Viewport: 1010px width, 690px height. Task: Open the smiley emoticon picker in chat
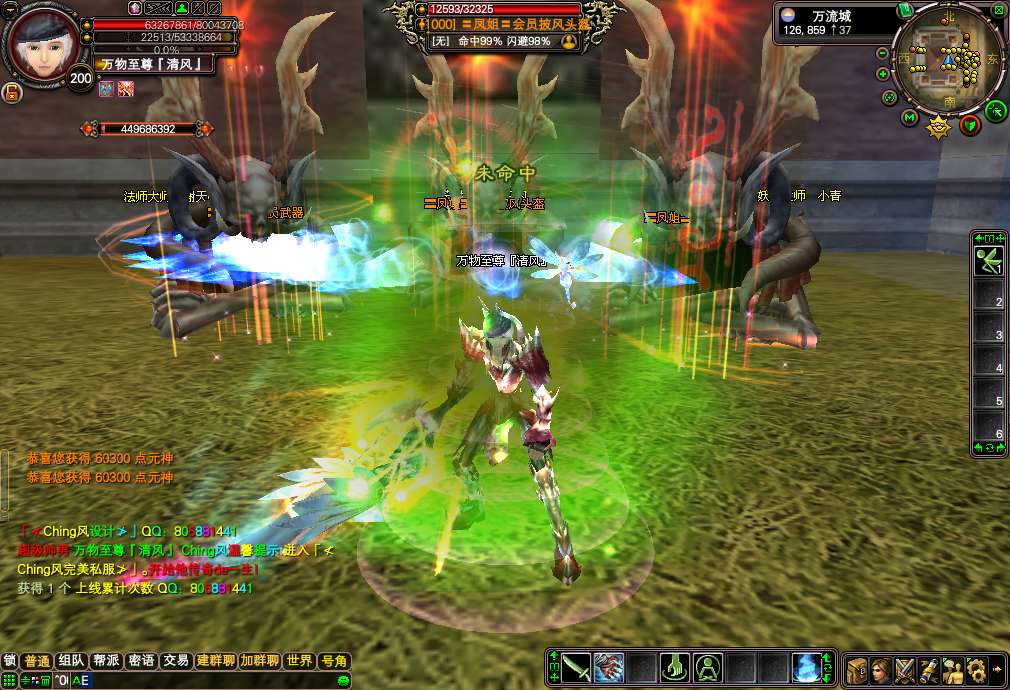[x=343, y=680]
